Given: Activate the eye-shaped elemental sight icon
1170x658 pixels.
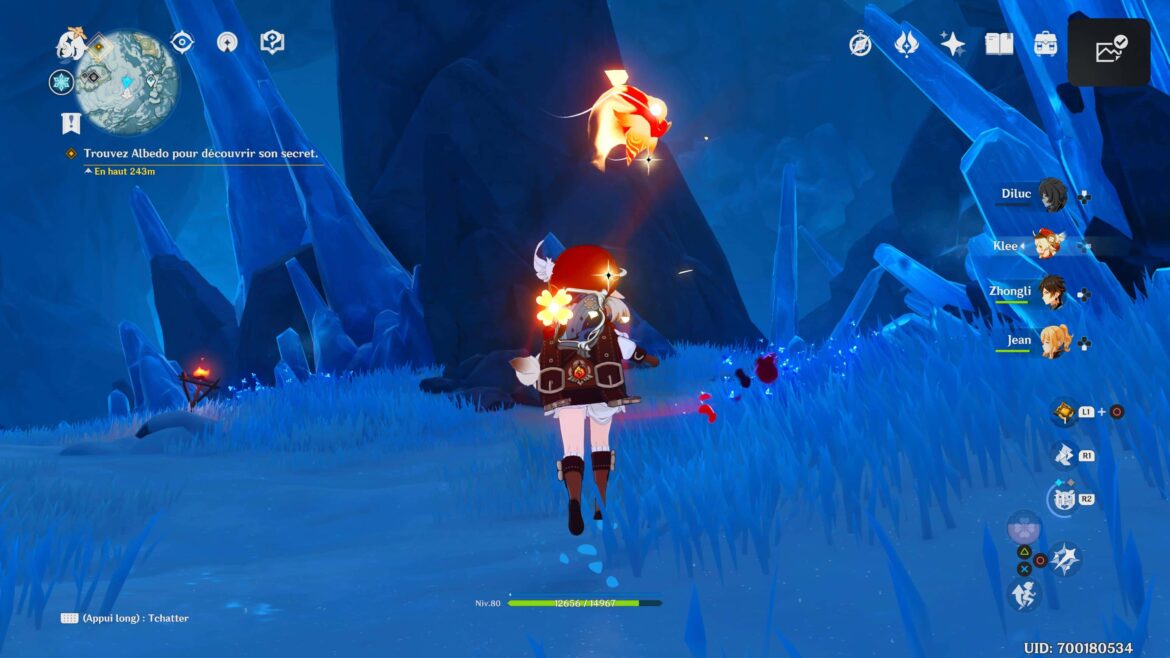Looking at the screenshot, I should click(182, 42).
